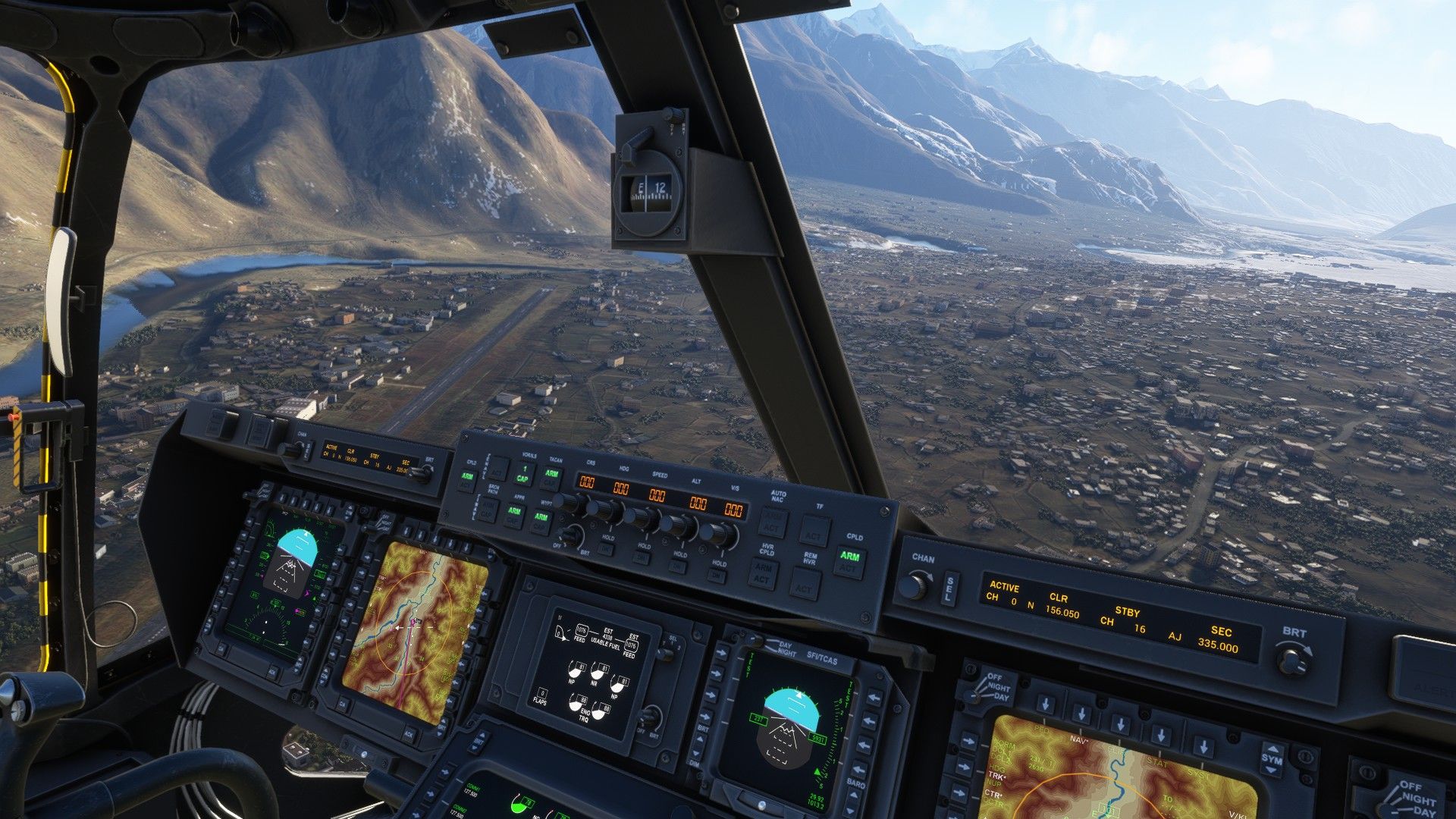Click the V/S vertical speed knob
Screen dimensions: 1456x819
(x=717, y=534)
